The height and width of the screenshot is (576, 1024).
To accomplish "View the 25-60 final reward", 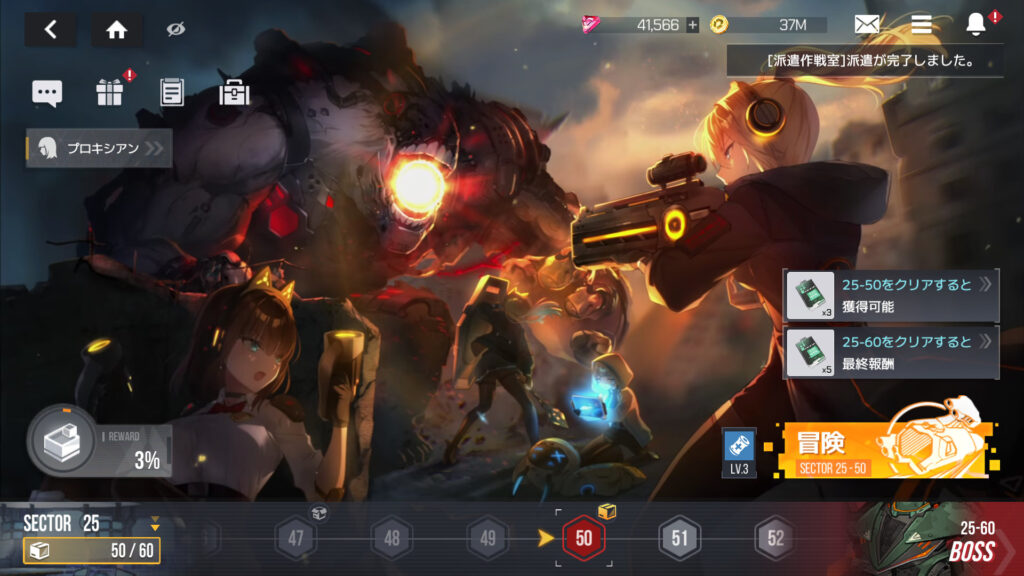I will [x=890, y=353].
